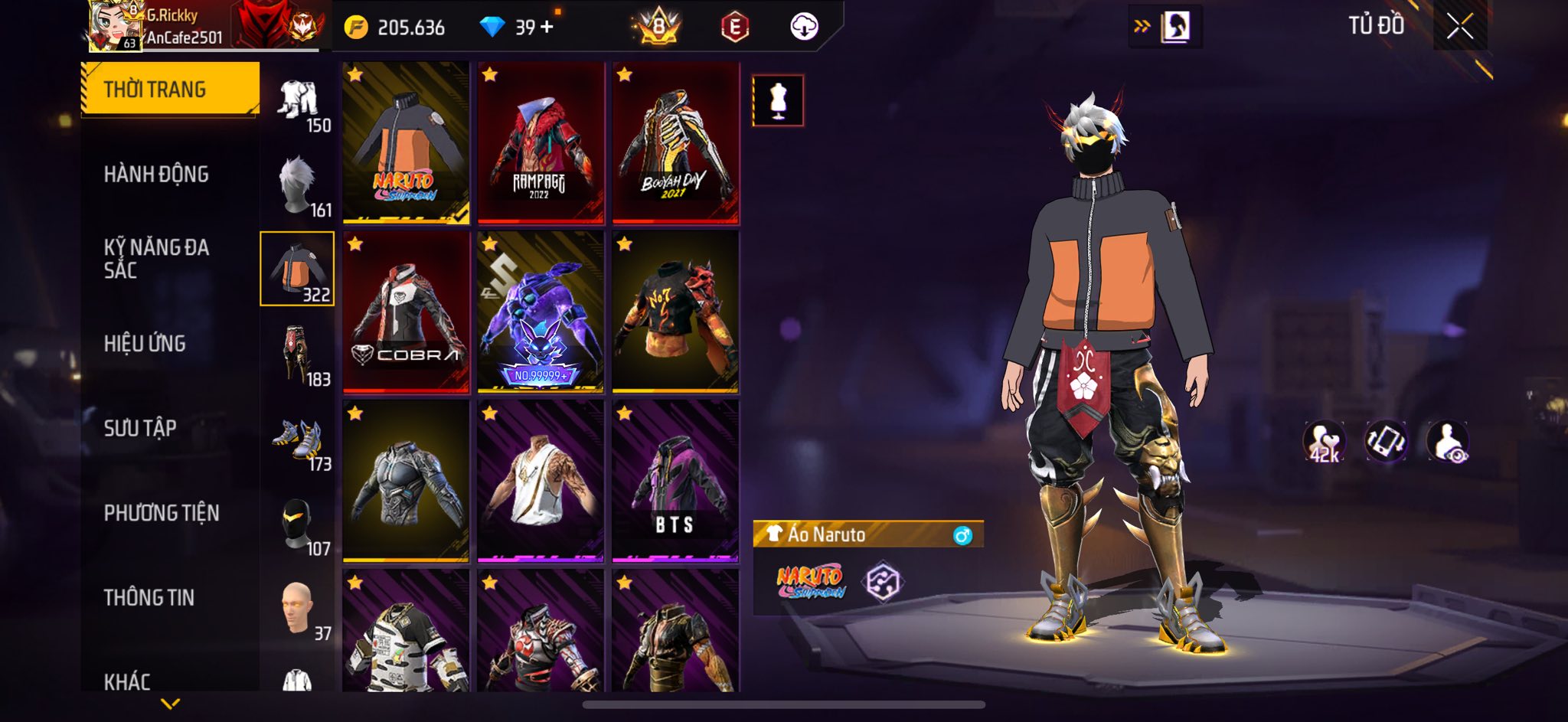Tap the rotate phone icon button
1568x722 pixels.
[x=1386, y=442]
